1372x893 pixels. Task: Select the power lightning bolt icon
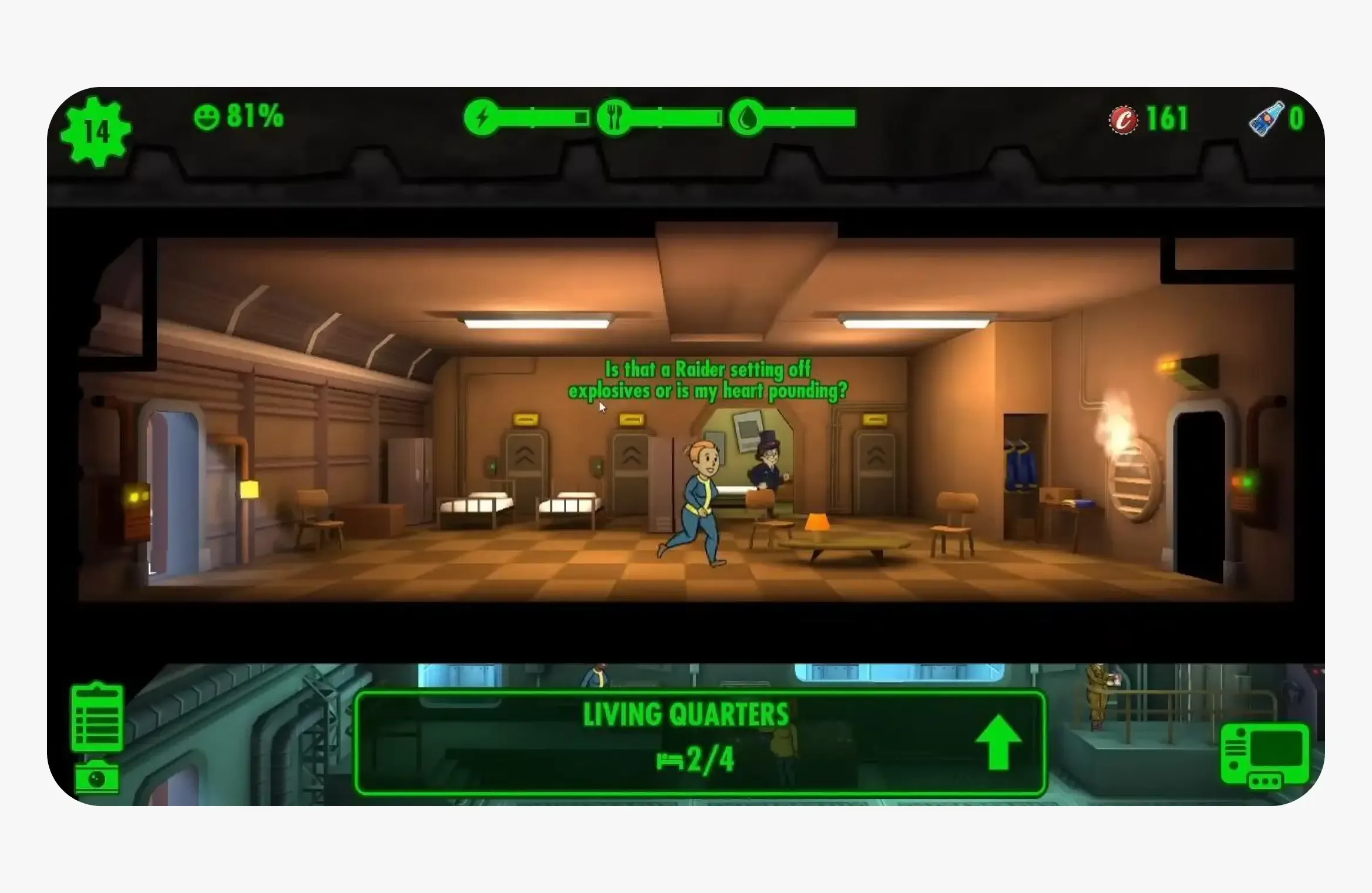point(483,116)
